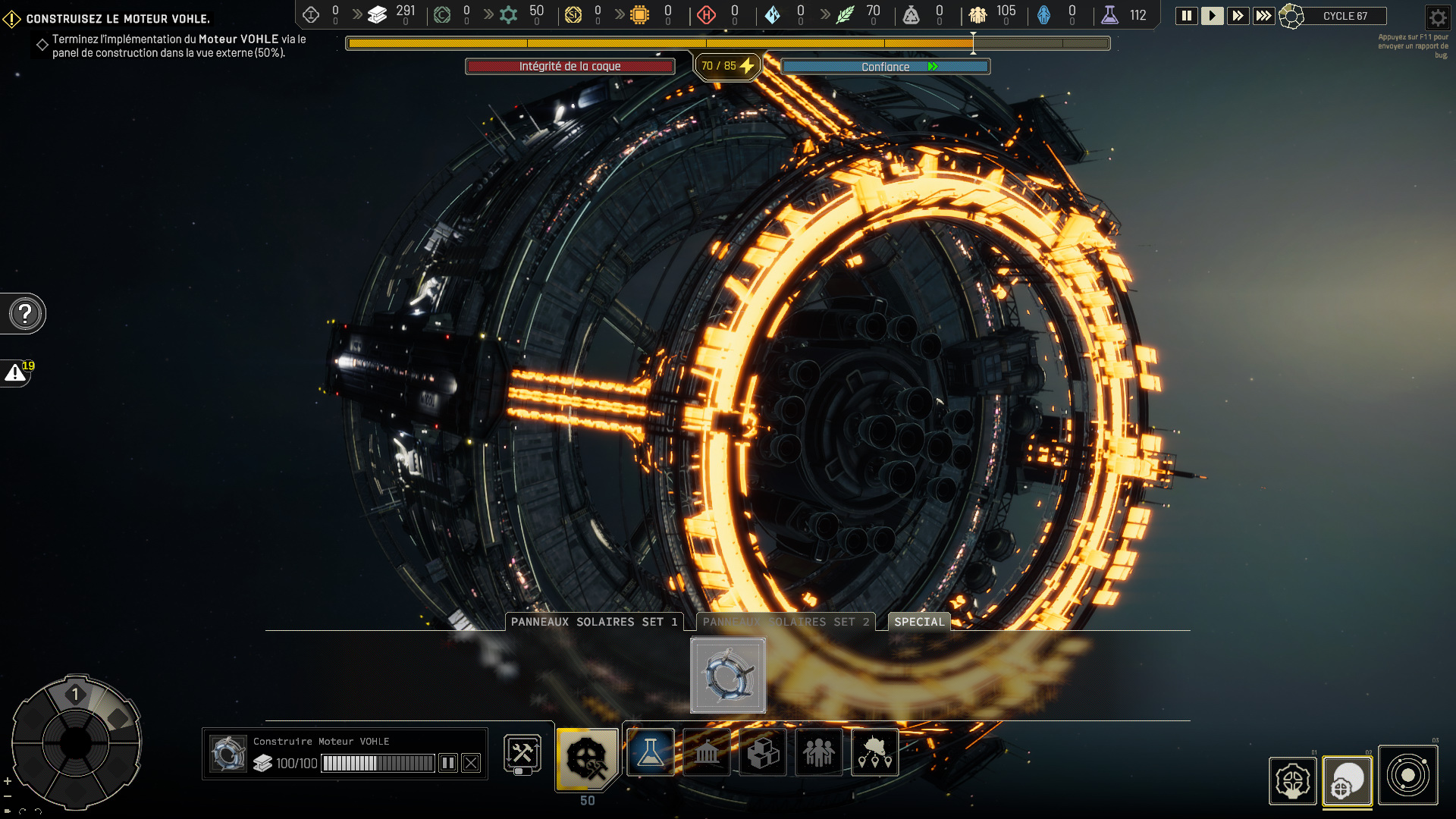Switch to the solar system view
Screen dimensions: 1456x819
(1407, 775)
